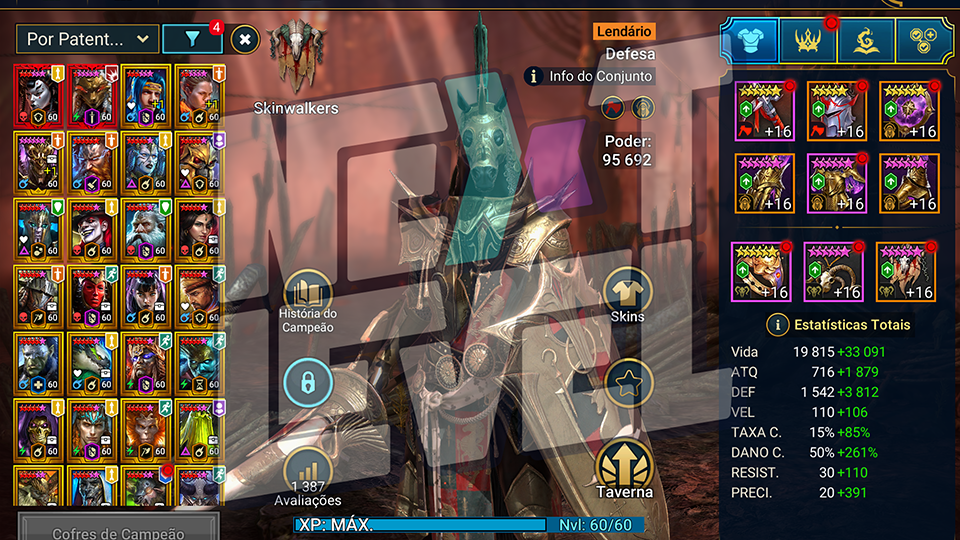Select the purple round shield slot

[x=909, y=111]
